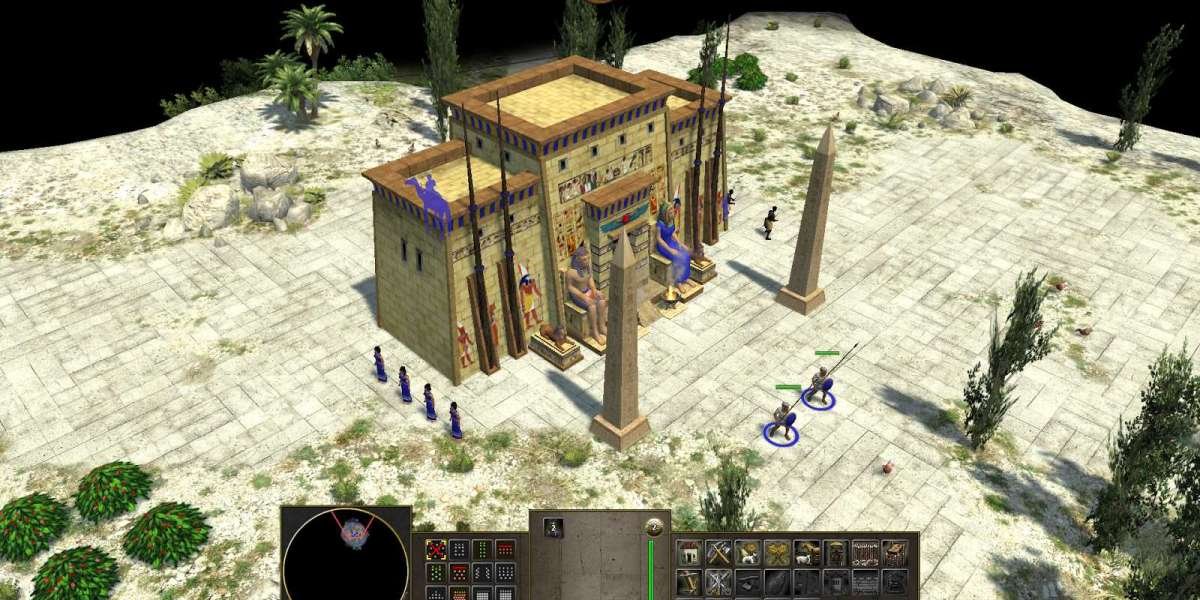Select the crossed axe and pickaxe build icon
This screenshot has width=1200, height=600.
(x=718, y=553)
